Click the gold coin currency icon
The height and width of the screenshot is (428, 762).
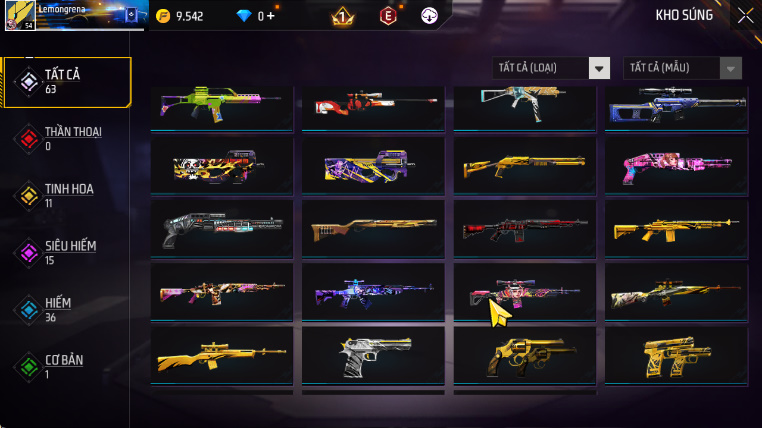tap(164, 16)
